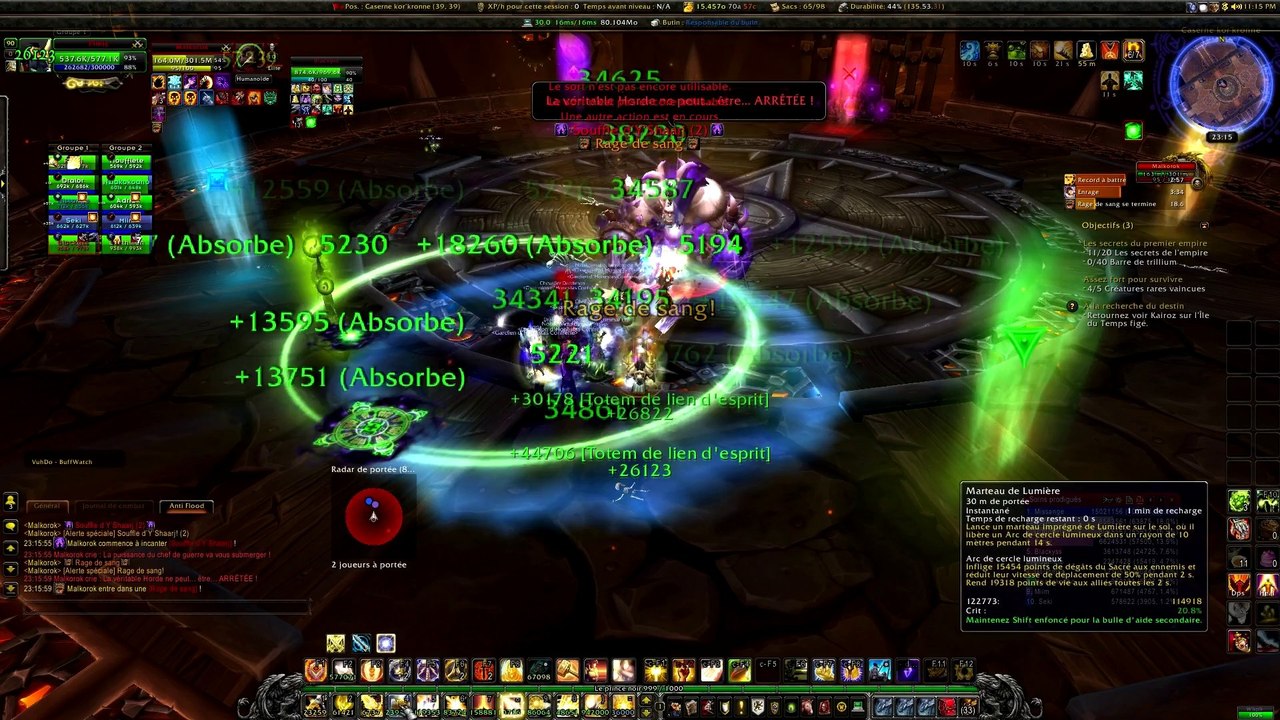
Task: Click the quest question-mark icon by 'recherche du destin'
Action: click(x=1072, y=306)
